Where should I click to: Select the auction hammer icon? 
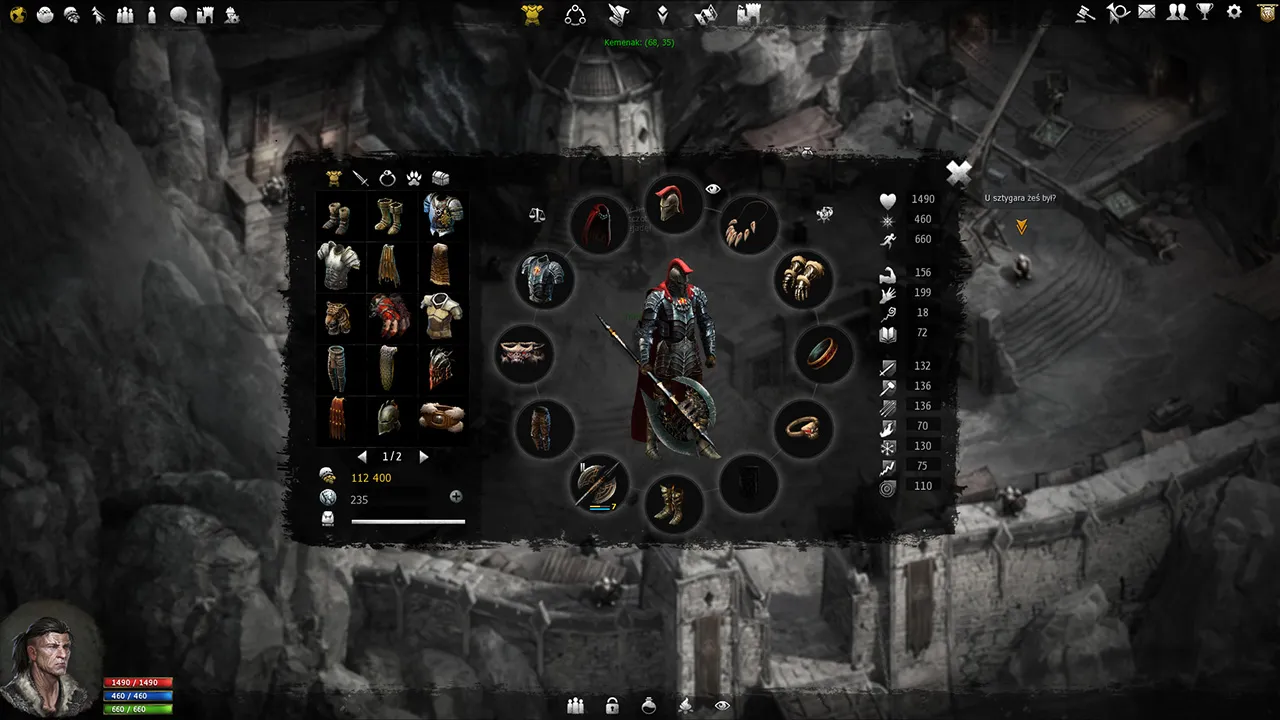1083,14
